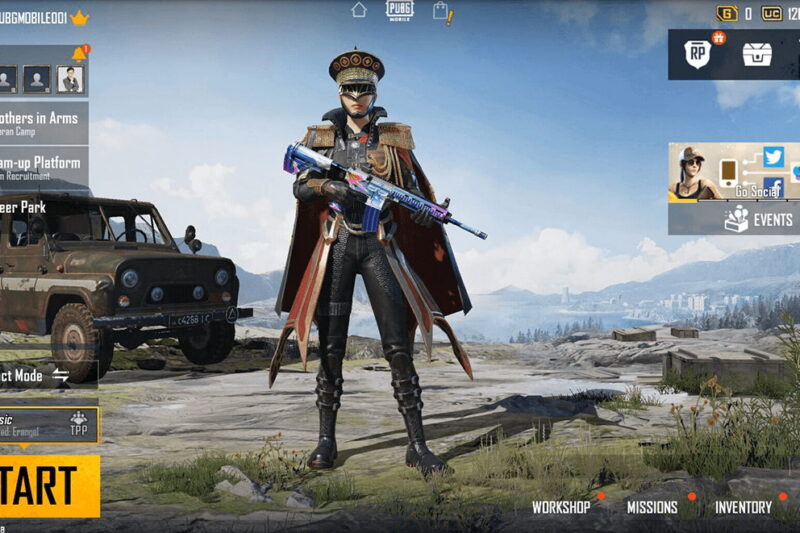Open the Royale Pass RP icon
This screenshot has width=800, height=533.
click(x=698, y=54)
